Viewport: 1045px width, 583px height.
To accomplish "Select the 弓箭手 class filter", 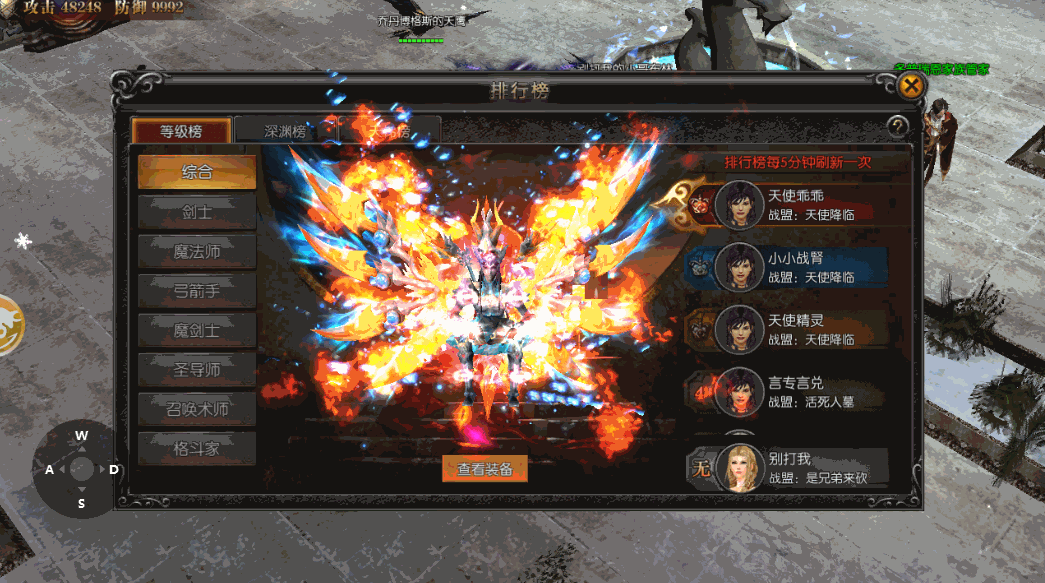I will [x=197, y=291].
